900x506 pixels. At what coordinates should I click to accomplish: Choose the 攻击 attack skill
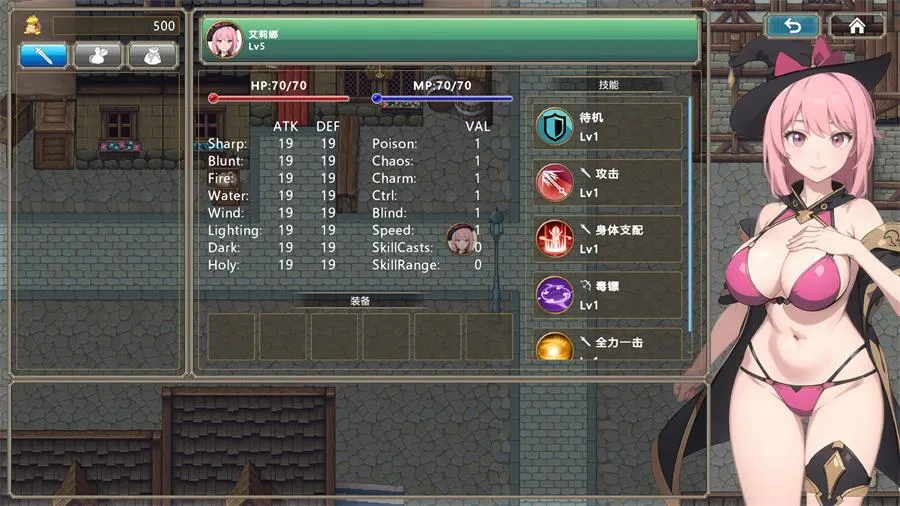pyautogui.click(x=608, y=183)
